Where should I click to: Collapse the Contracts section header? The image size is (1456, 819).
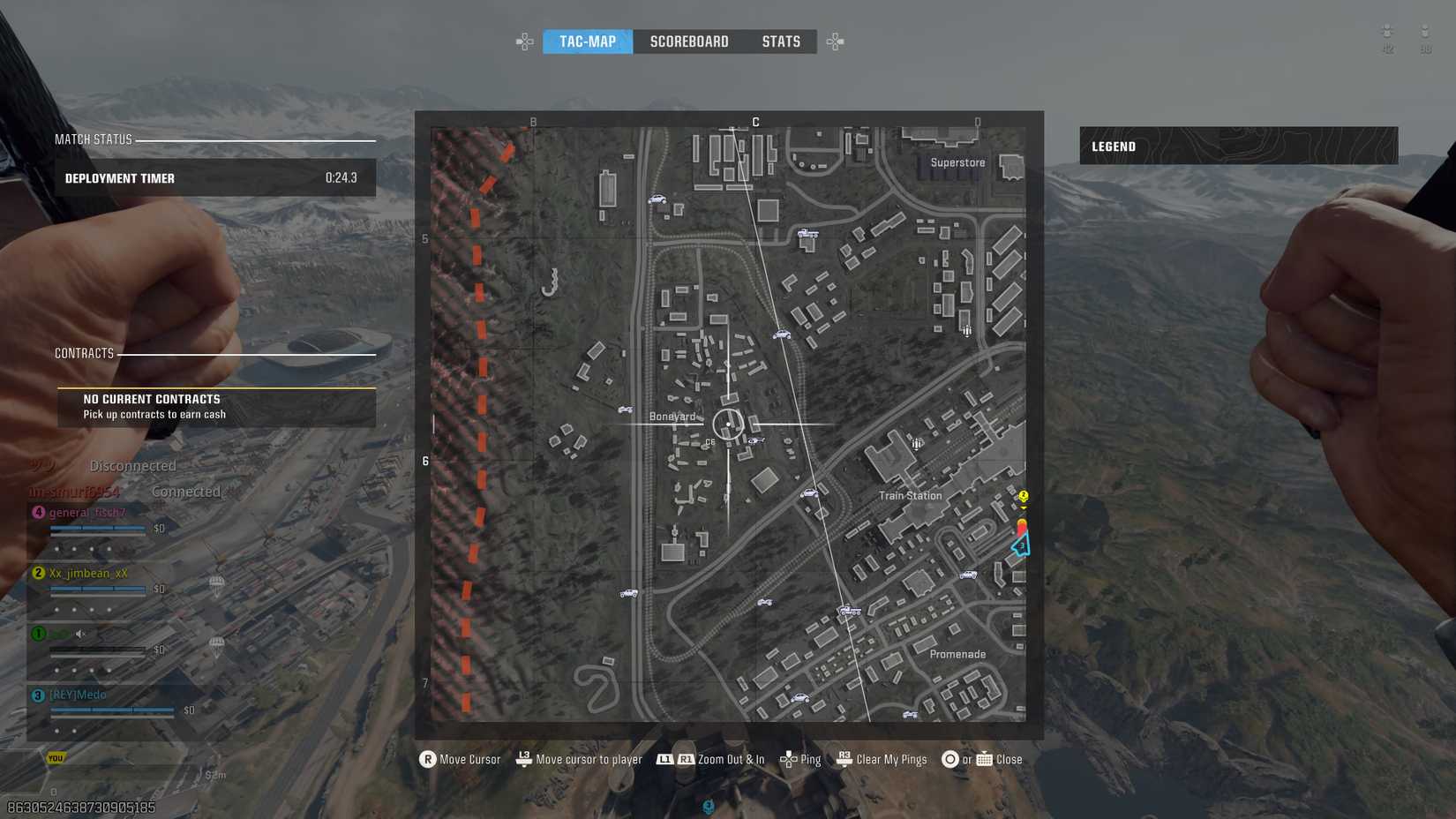84,352
